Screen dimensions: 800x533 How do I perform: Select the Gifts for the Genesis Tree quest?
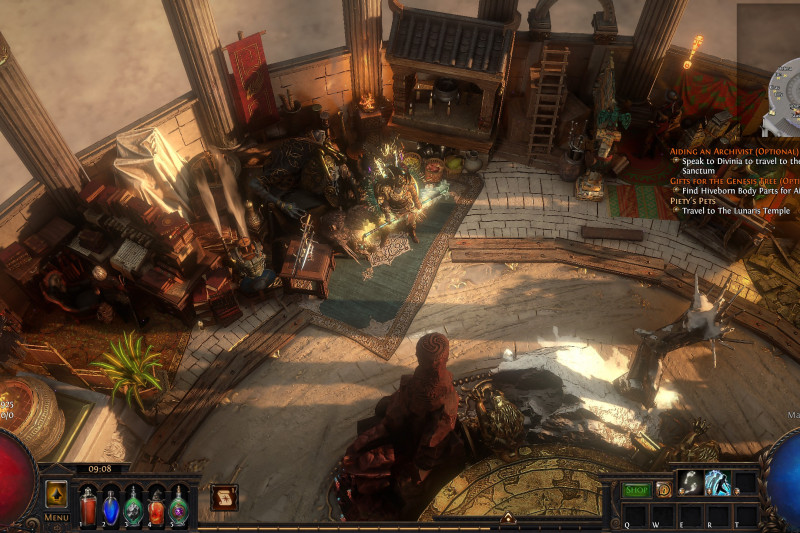point(734,181)
